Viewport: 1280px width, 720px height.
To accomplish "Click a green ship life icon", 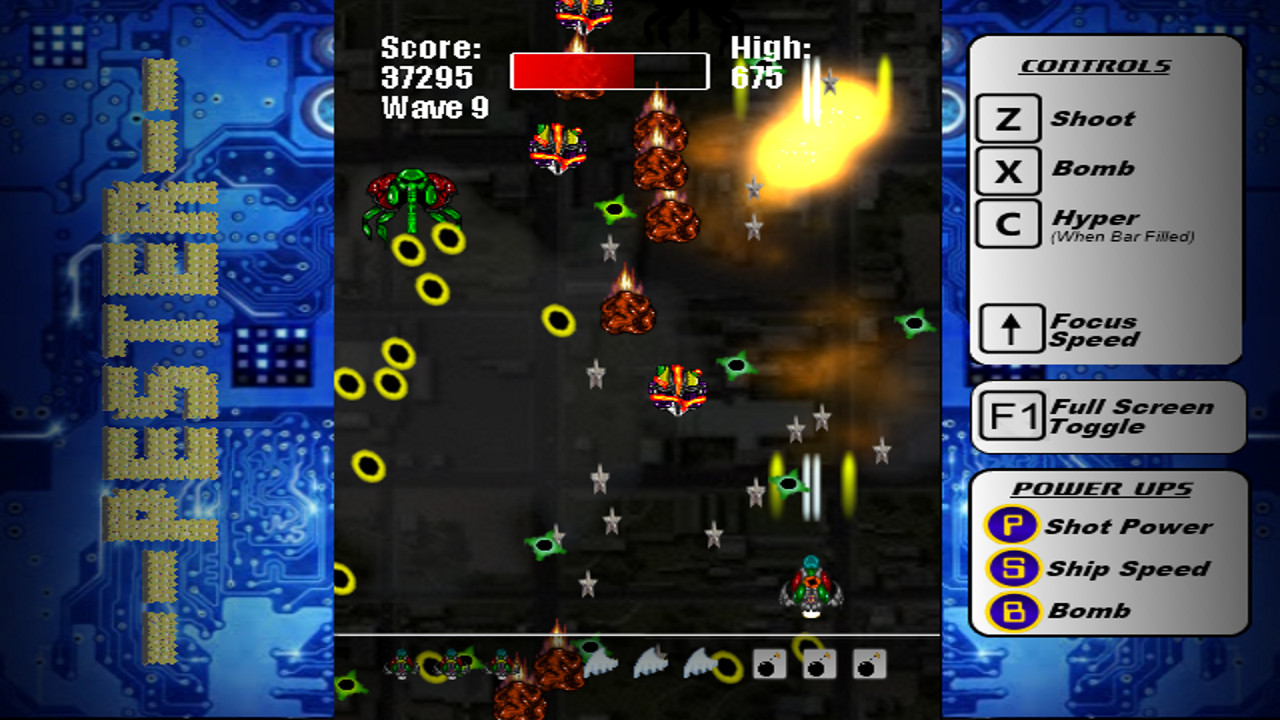I will (x=400, y=662).
